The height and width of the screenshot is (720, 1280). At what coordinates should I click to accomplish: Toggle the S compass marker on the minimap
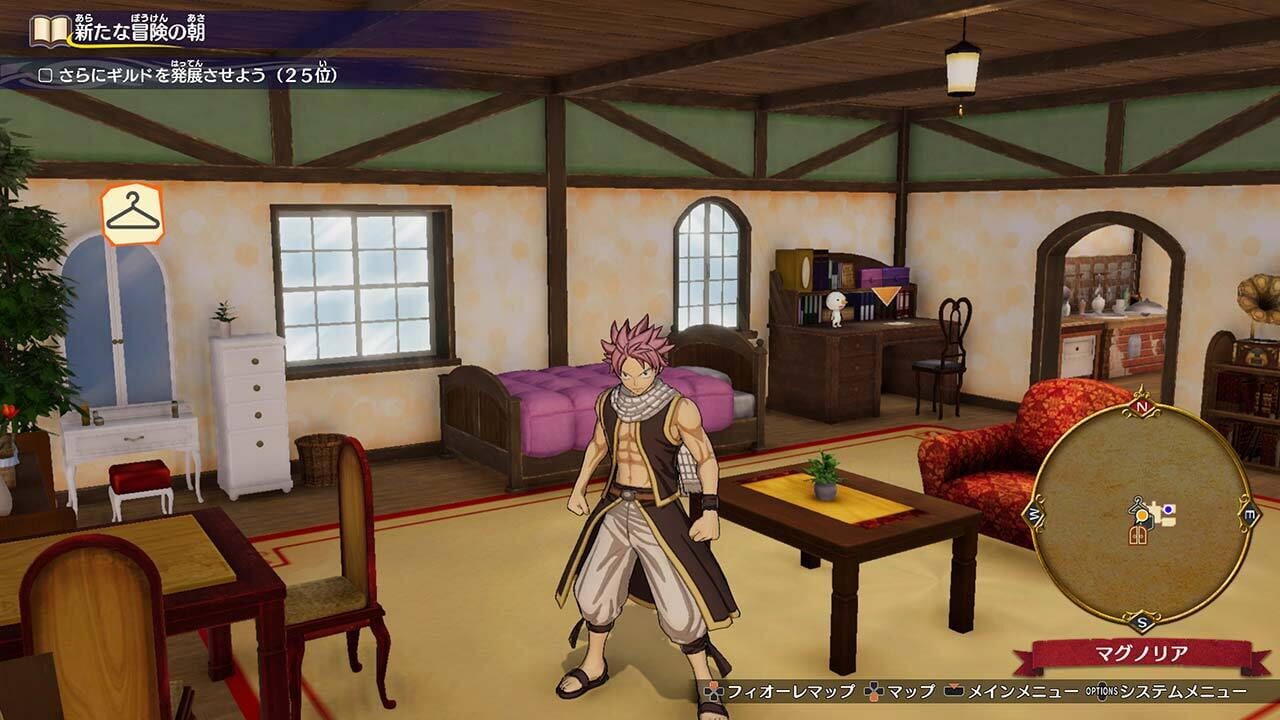click(x=1141, y=622)
